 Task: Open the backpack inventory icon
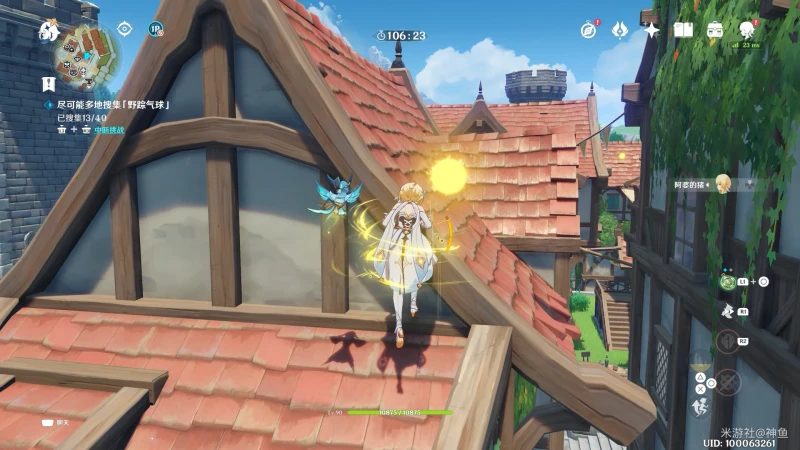tap(715, 30)
